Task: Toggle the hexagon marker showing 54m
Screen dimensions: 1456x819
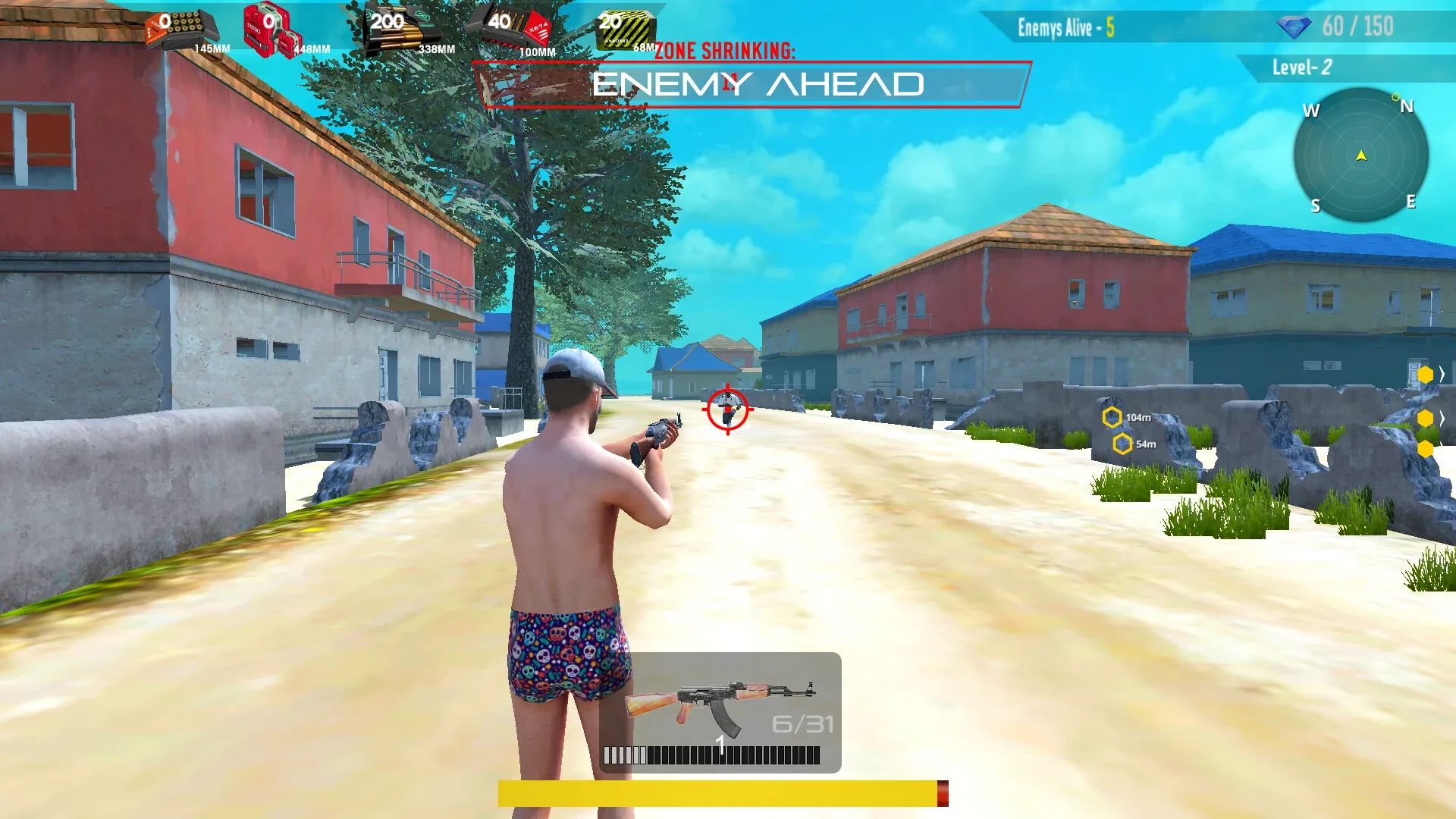Action: pyautogui.click(x=1121, y=444)
